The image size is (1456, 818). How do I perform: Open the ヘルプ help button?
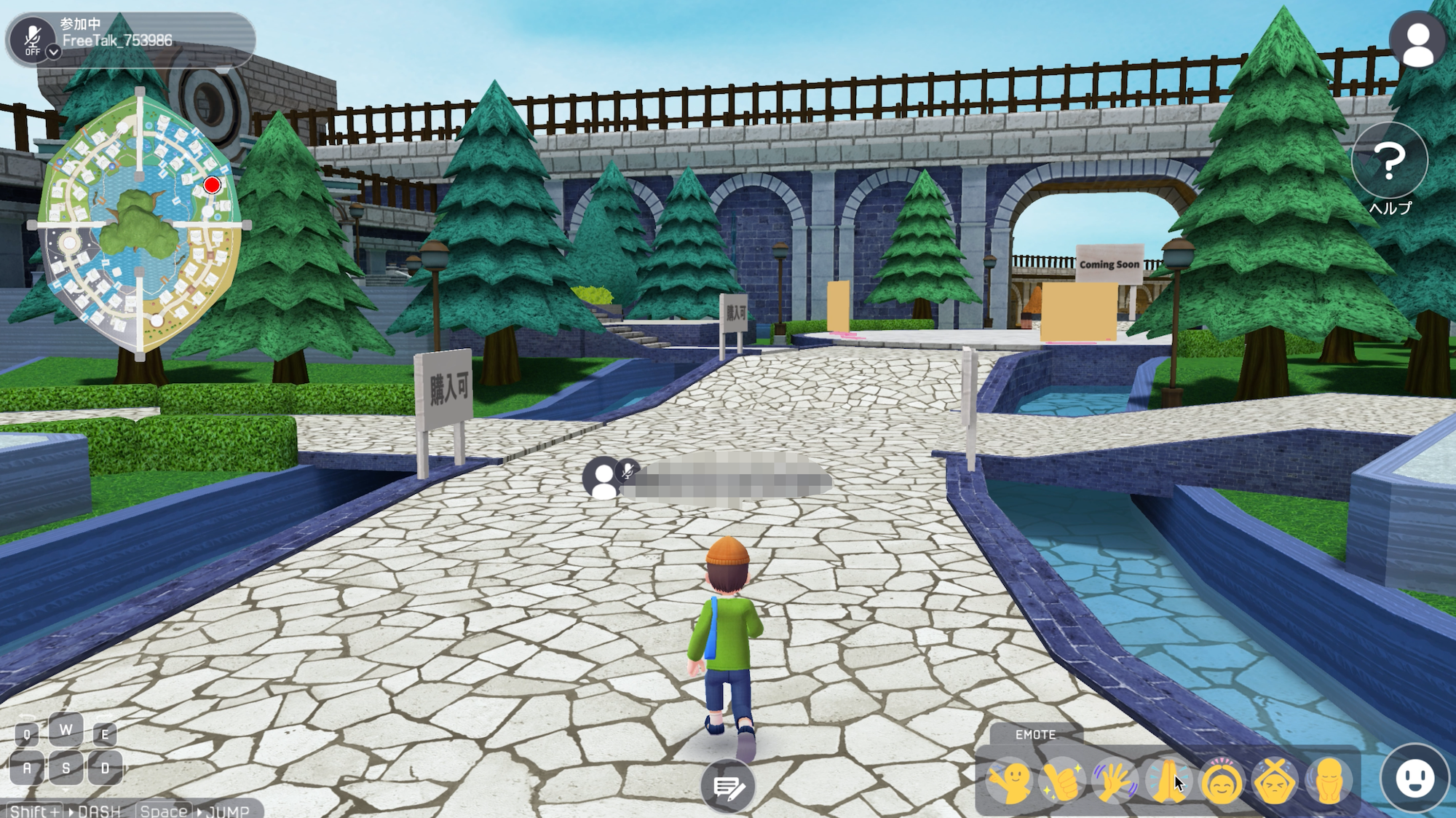(x=1389, y=162)
